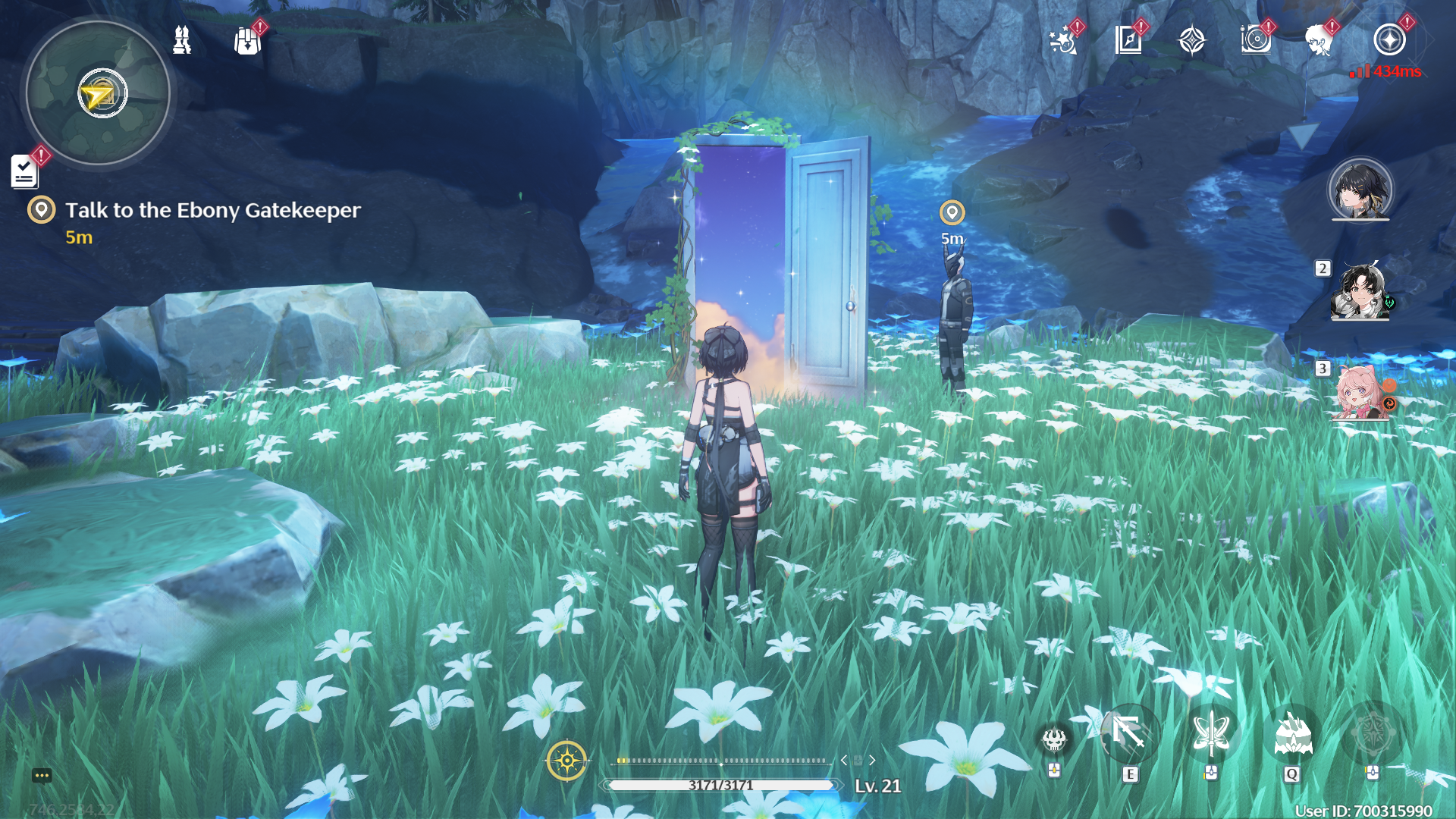Screen dimensions: 1456x819
Task: Open the disc player events icon
Action: point(1256,40)
